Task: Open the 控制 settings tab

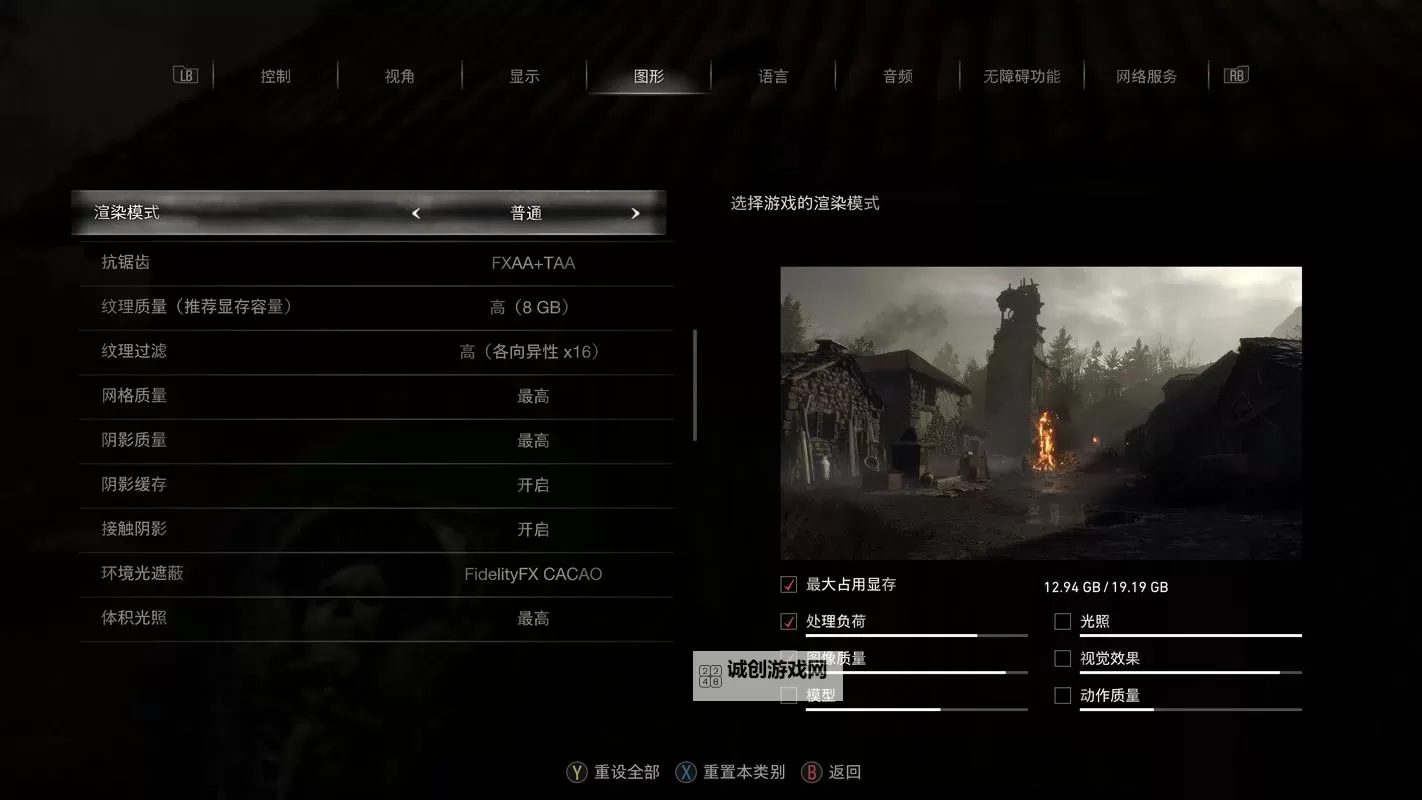Action: (275, 75)
